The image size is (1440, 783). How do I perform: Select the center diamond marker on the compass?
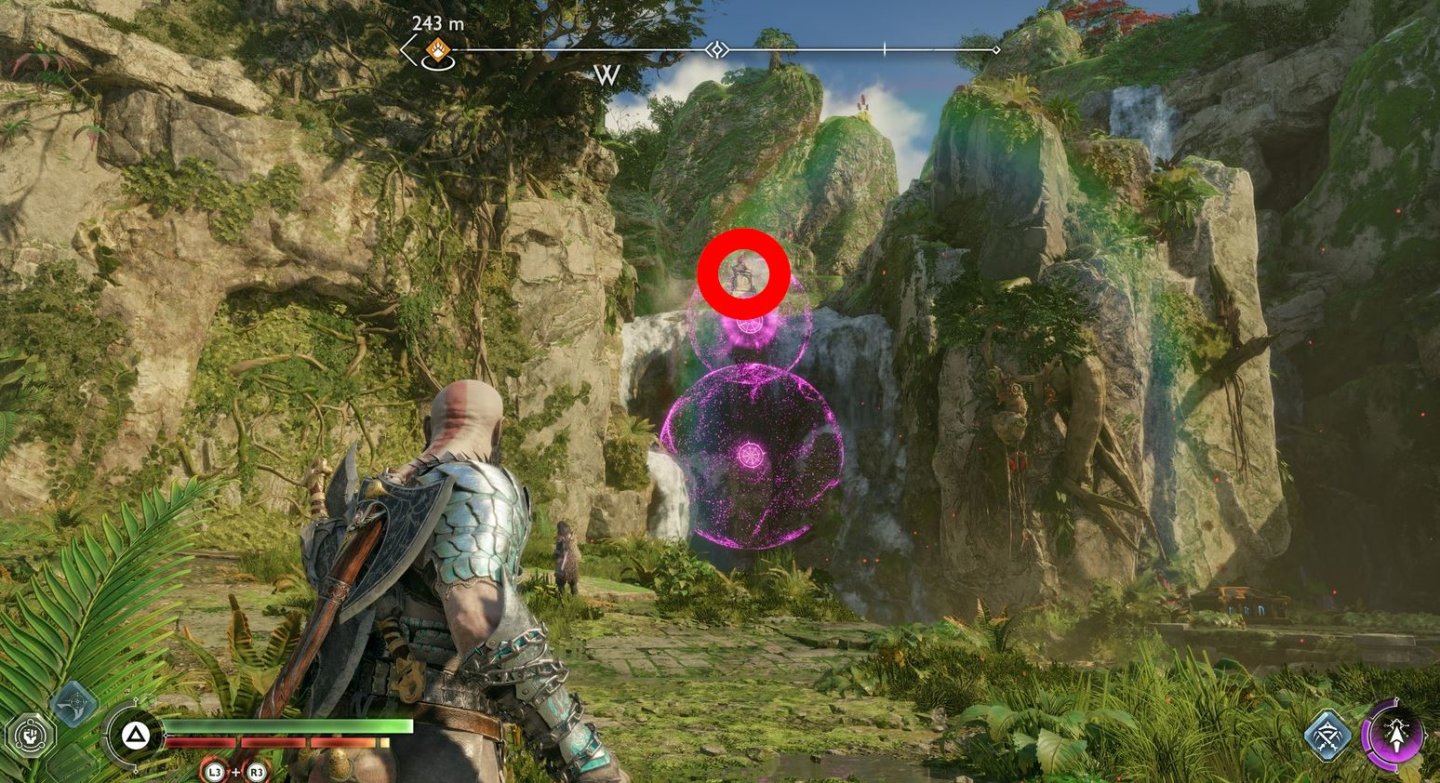pyautogui.click(x=716, y=51)
